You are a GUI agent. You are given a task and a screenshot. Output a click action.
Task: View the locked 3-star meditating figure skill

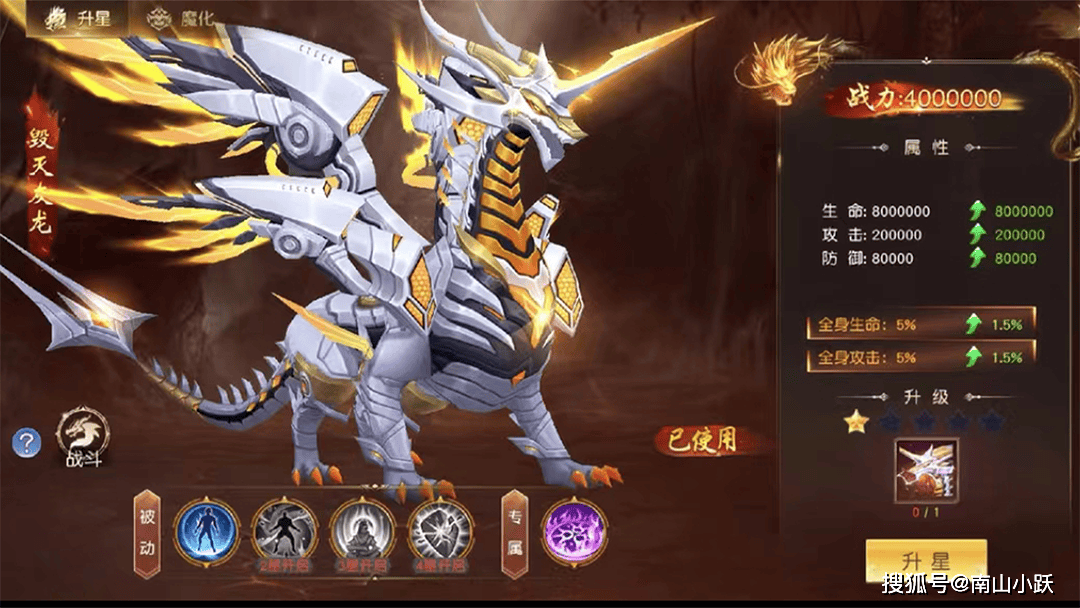pyautogui.click(x=362, y=530)
